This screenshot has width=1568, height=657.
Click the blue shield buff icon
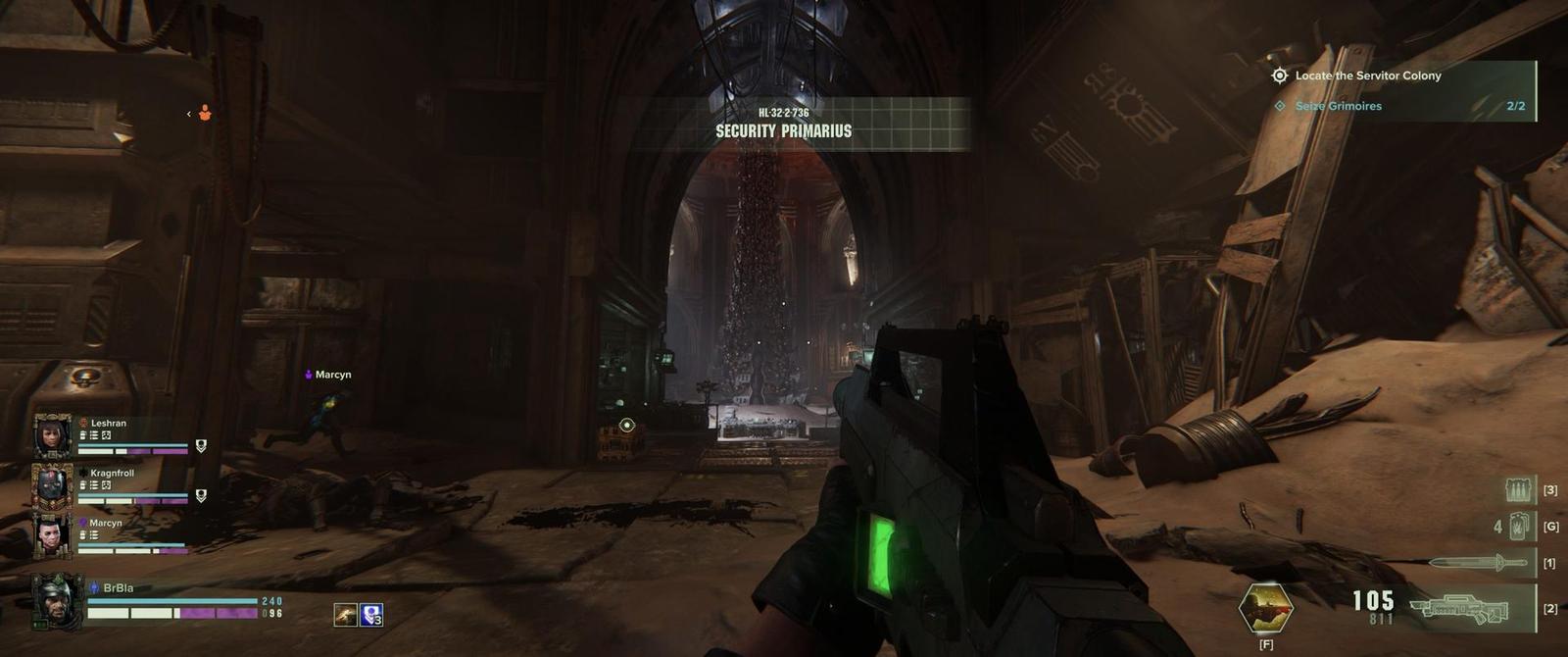point(371,615)
